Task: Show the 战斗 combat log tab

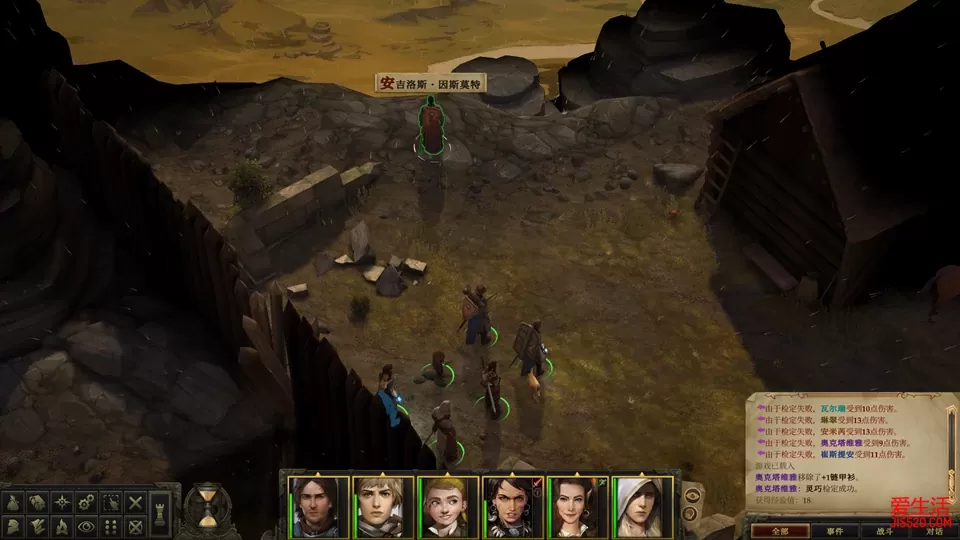Action: coord(885,531)
